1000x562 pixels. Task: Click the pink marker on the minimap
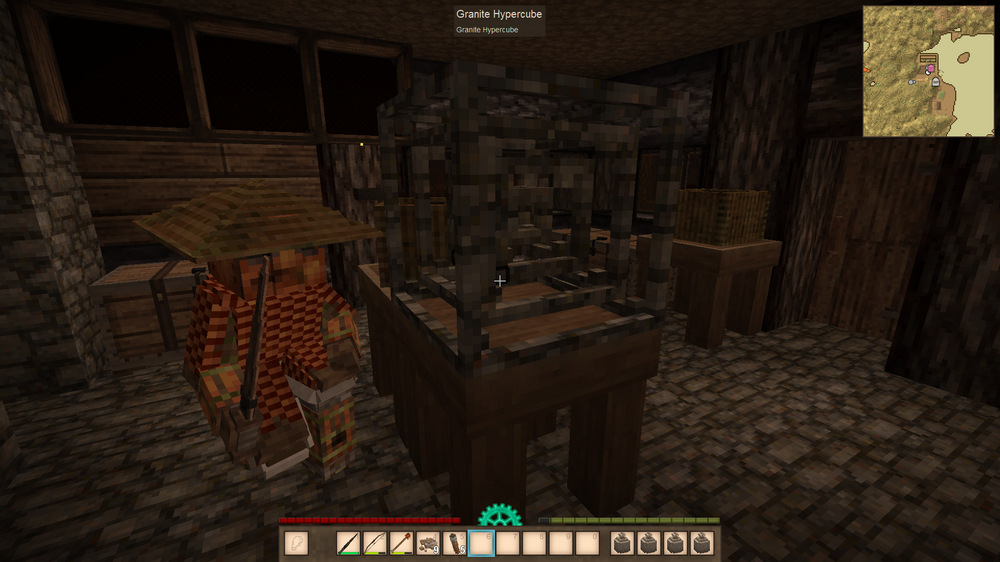(x=930, y=68)
